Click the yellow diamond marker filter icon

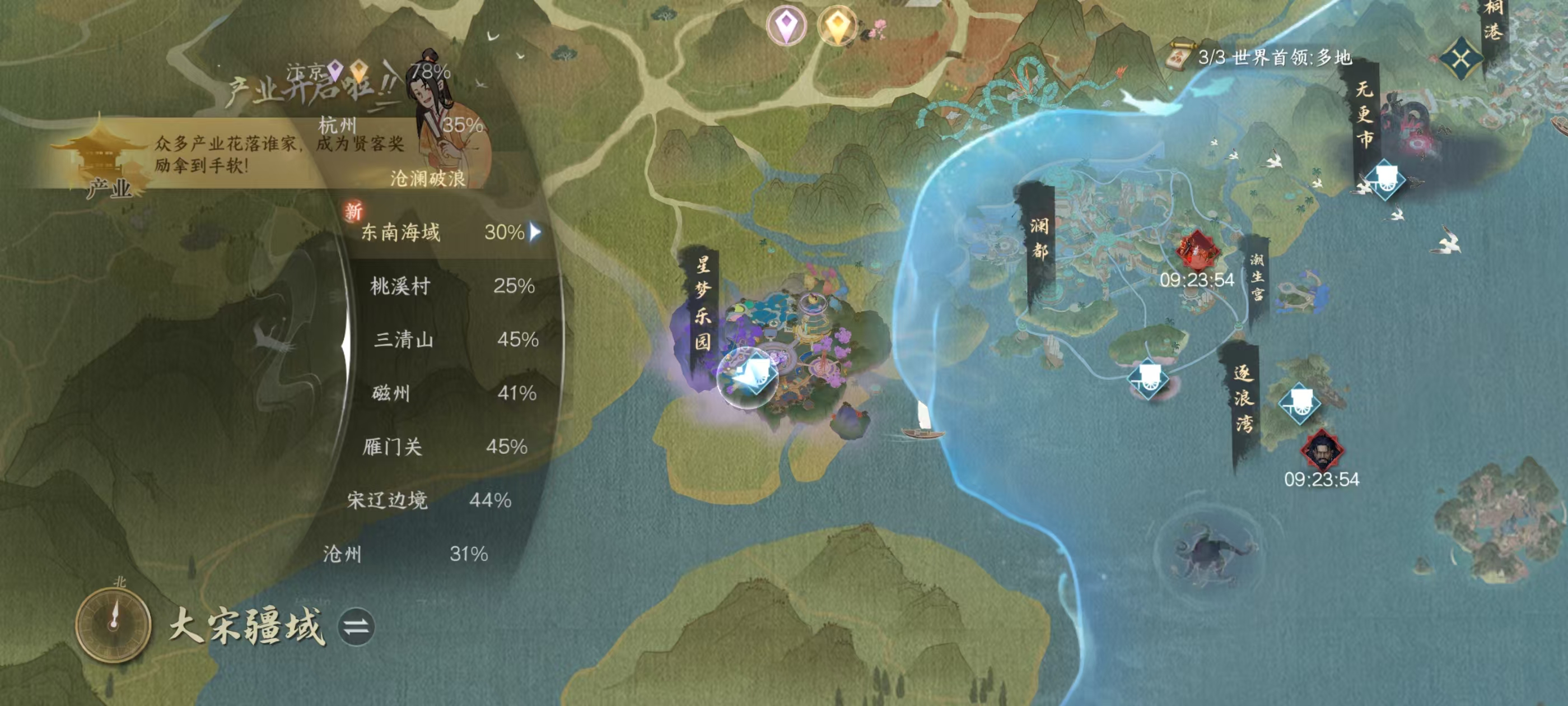point(837,26)
